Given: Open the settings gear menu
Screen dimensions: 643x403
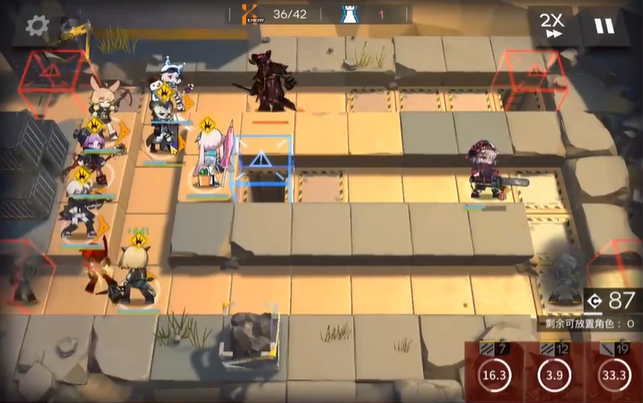Looking at the screenshot, I should [38, 25].
